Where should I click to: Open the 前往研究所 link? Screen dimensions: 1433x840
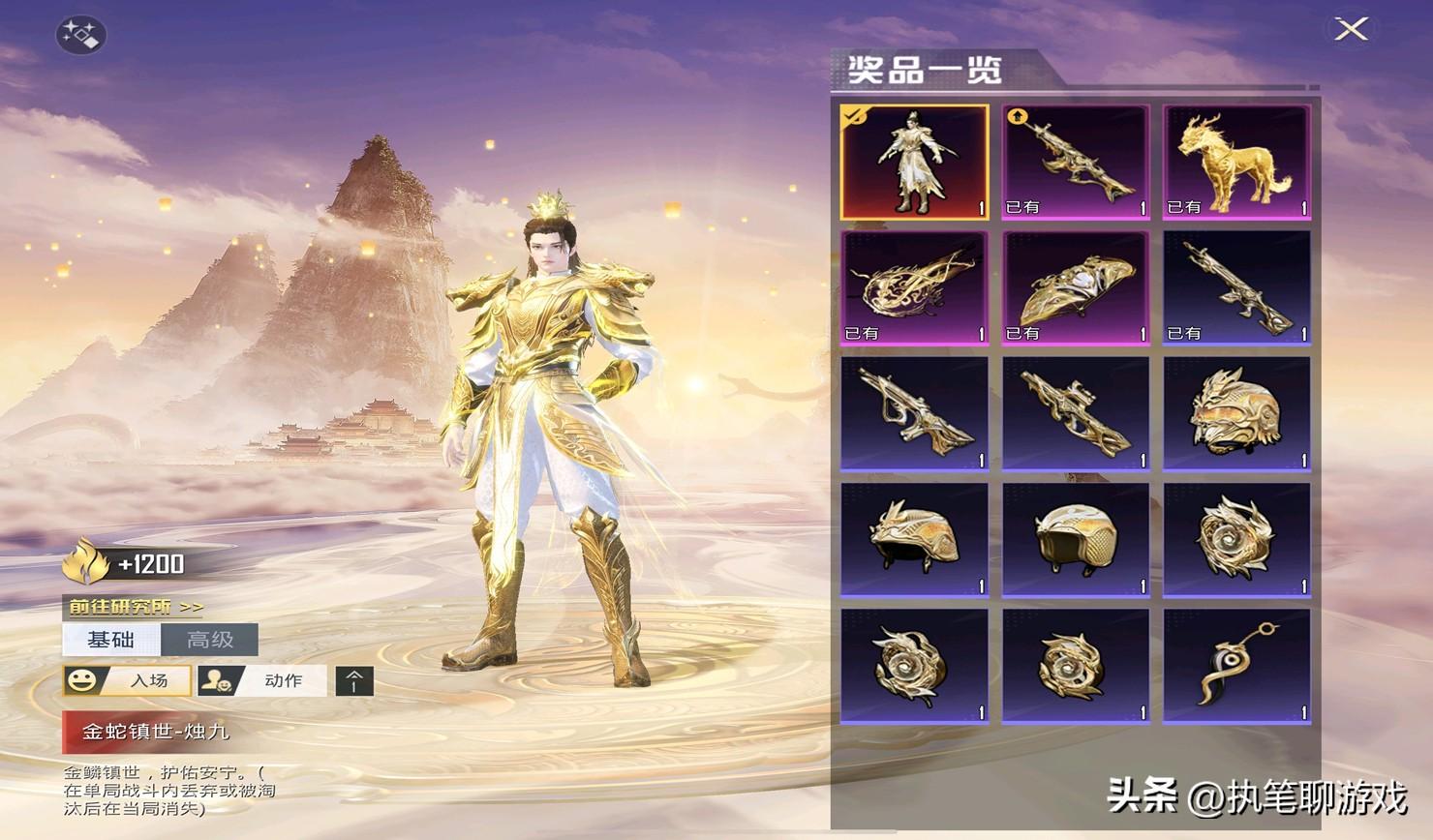tap(136, 607)
